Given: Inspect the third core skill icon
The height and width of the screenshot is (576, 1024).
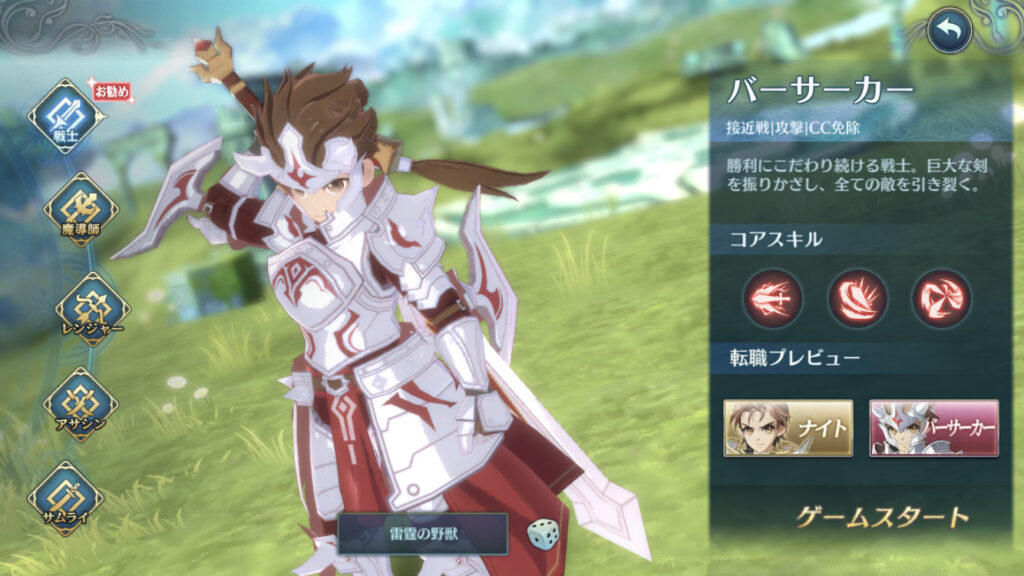Looking at the screenshot, I should click(x=941, y=297).
